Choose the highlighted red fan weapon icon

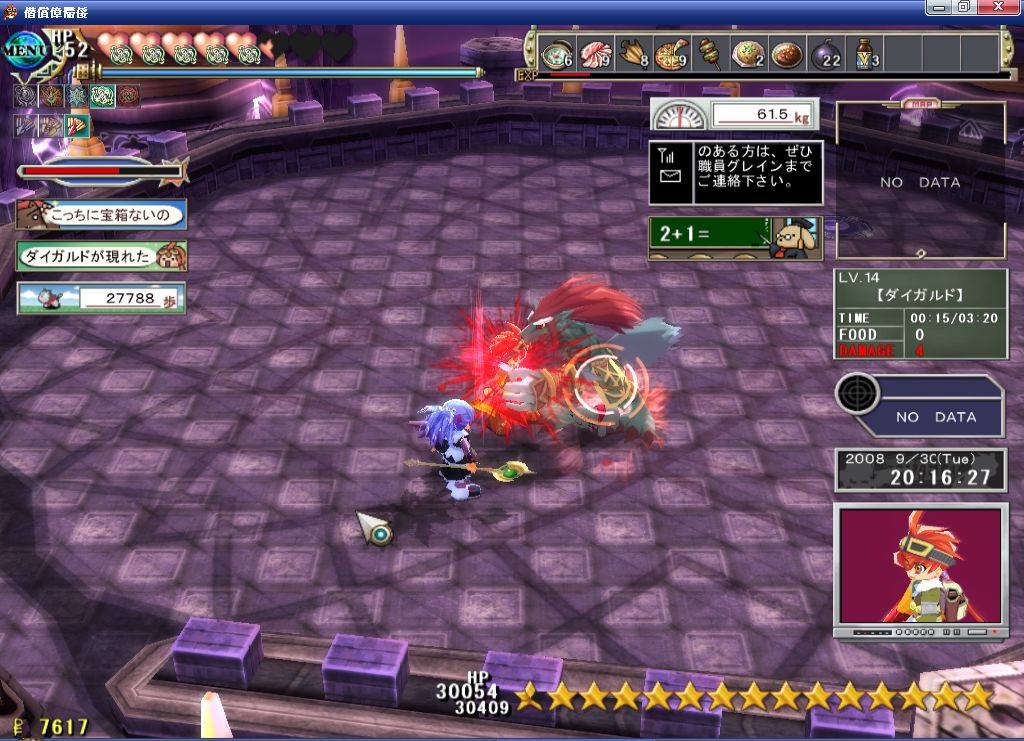pyautogui.click(x=76, y=126)
